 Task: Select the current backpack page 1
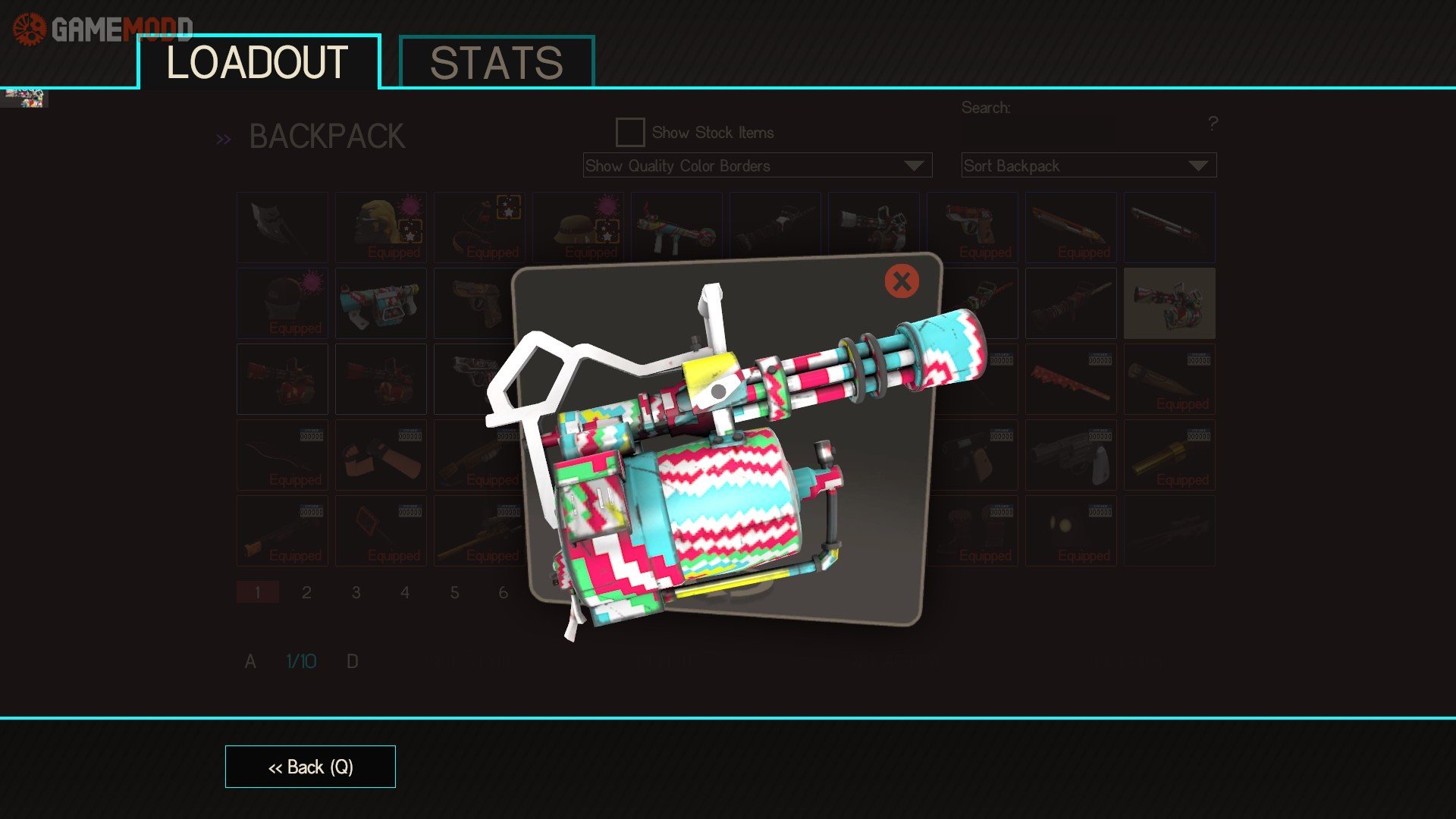tap(258, 592)
